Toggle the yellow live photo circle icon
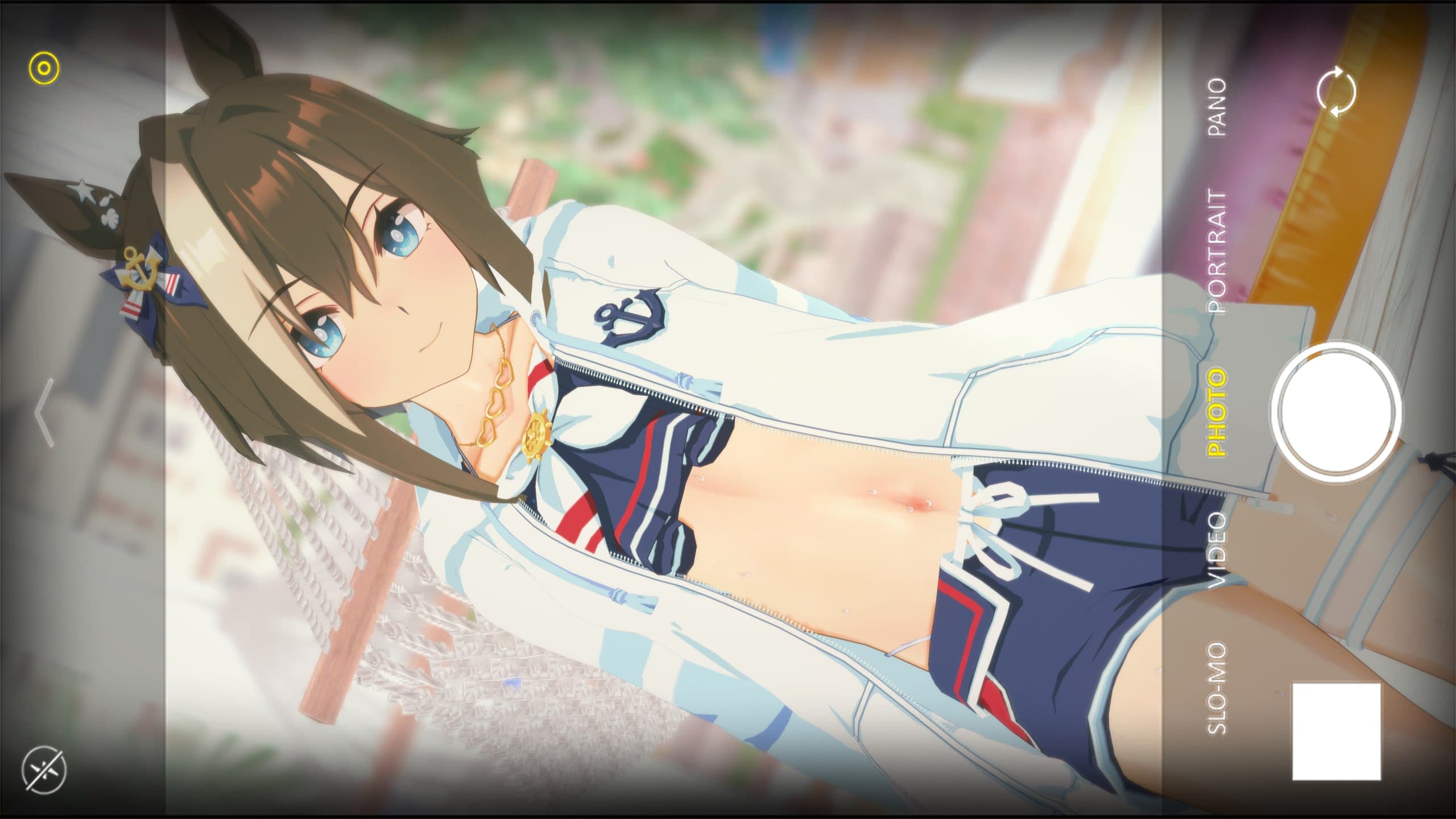 pos(44,69)
